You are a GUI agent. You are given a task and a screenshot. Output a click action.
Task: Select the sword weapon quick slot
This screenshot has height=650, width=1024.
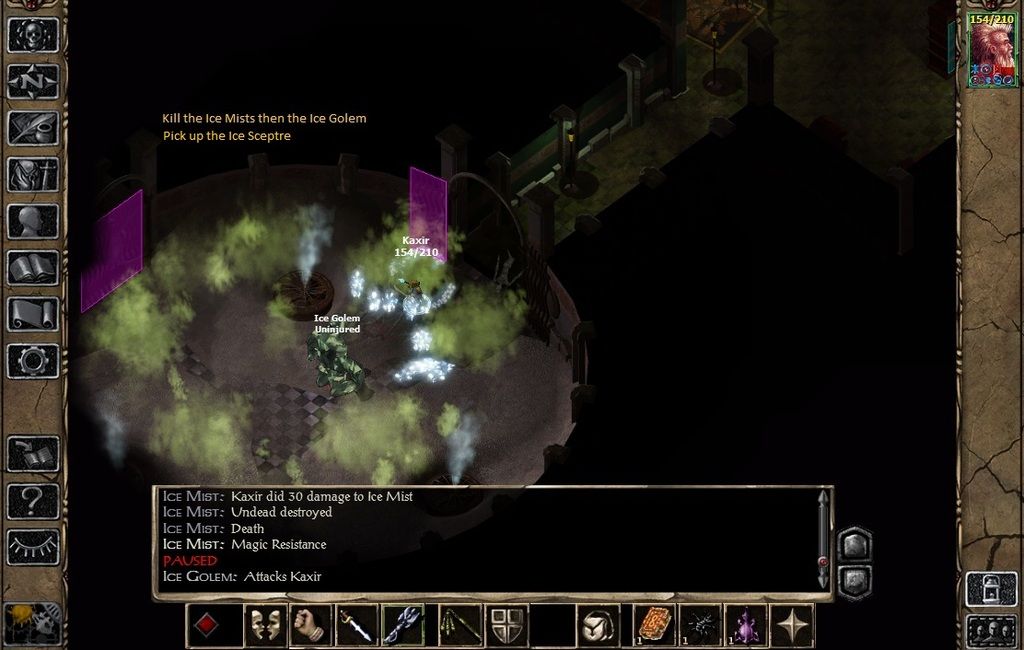click(x=356, y=625)
